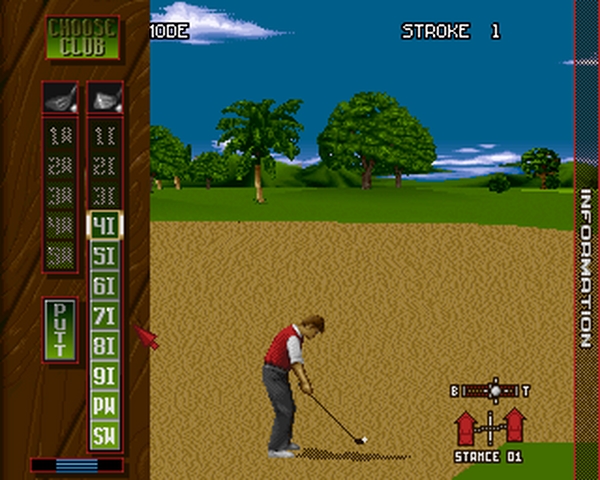Pick the 6I iron club
This screenshot has width=600, height=480.
point(105,286)
